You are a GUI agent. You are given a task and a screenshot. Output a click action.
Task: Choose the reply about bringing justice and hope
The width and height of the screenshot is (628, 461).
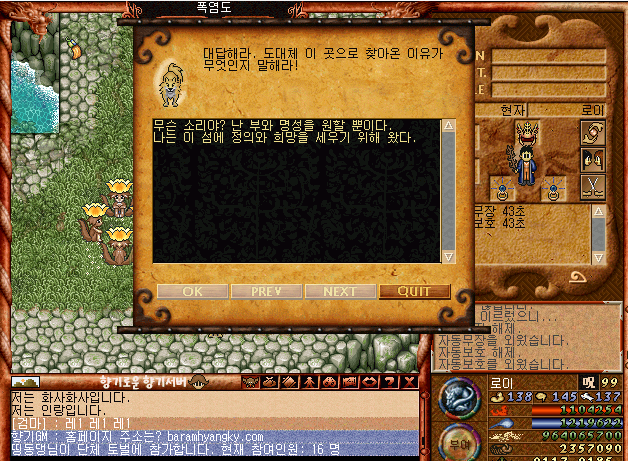click(x=285, y=137)
